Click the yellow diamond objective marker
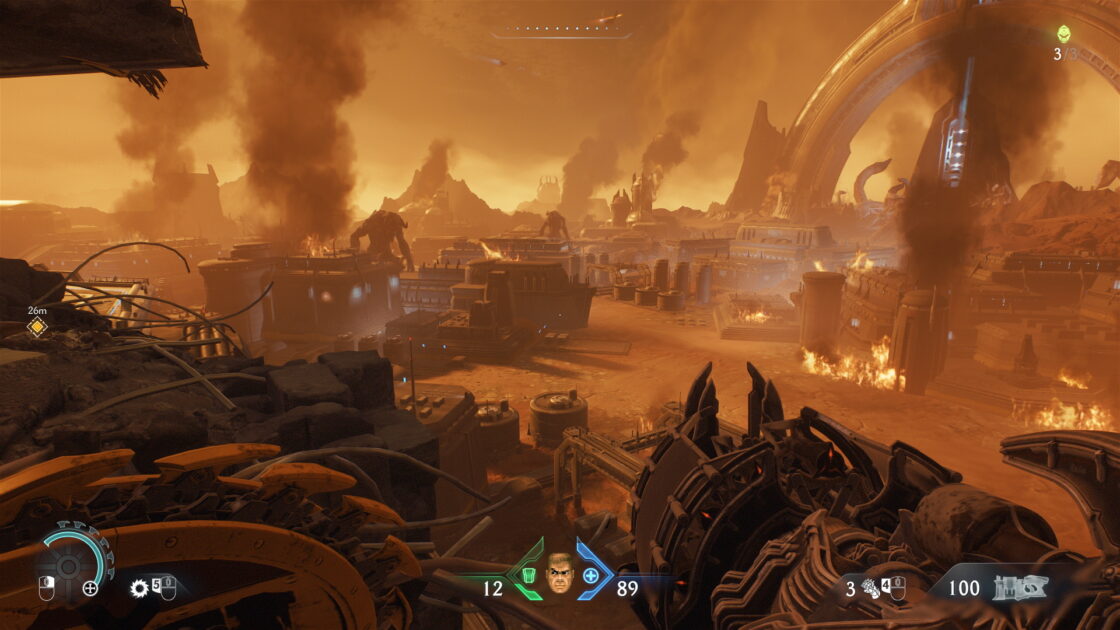 (x=37, y=327)
